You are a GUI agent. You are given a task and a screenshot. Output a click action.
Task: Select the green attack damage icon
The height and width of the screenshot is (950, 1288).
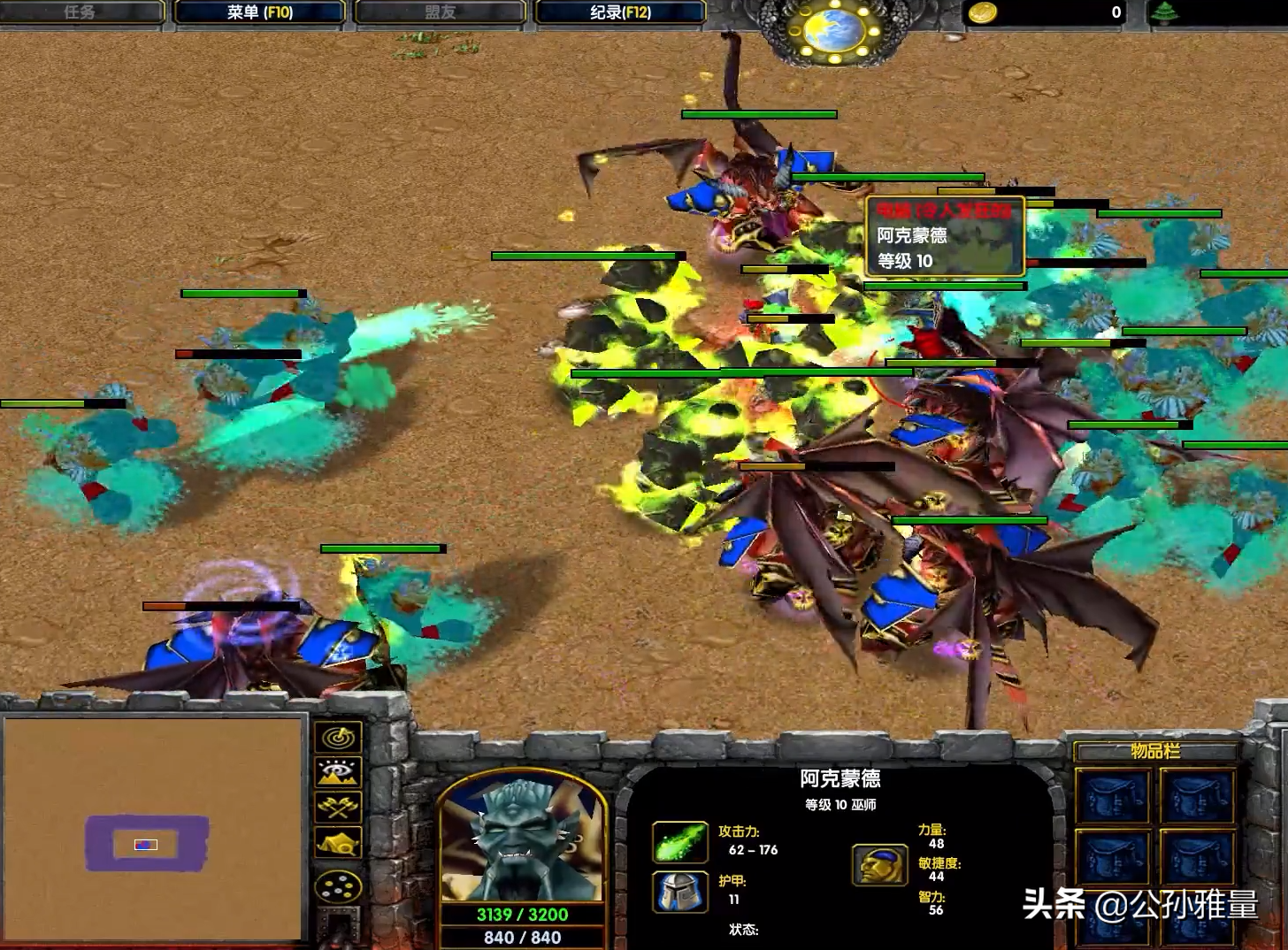pos(679,841)
